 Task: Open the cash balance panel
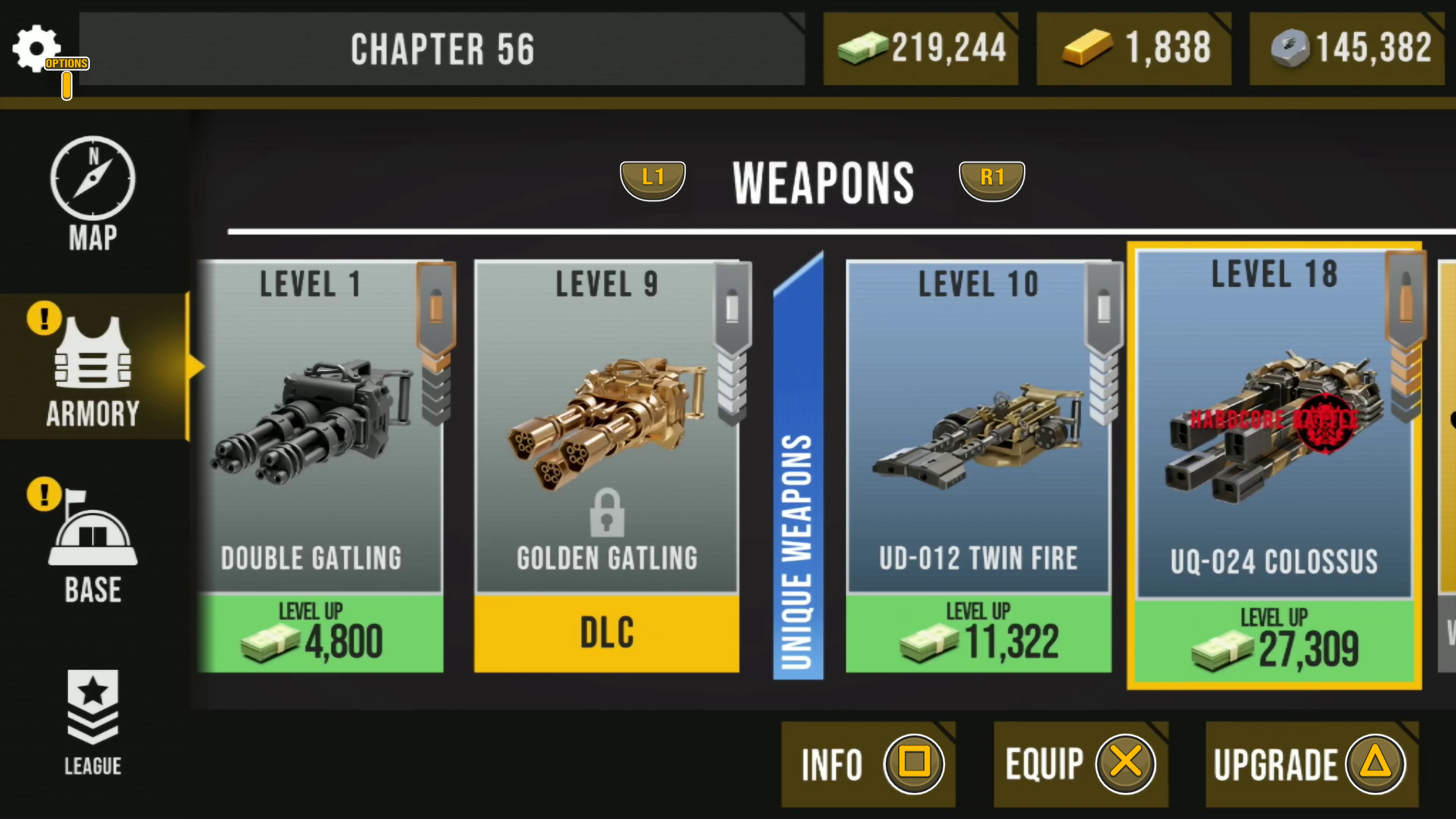point(921,49)
